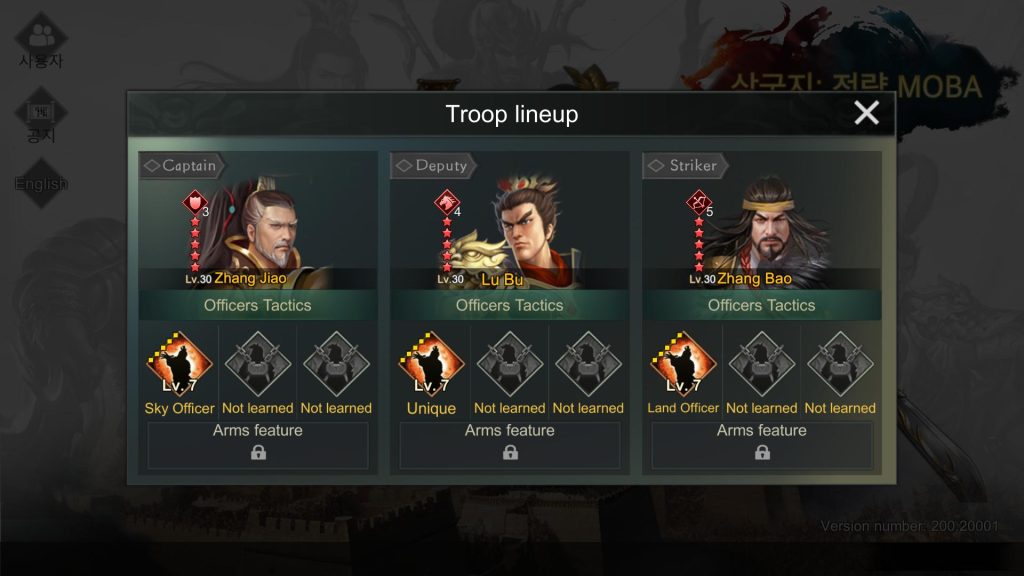1024x576 pixels.
Task: Close the Troop lineup window
Action: tap(866, 113)
